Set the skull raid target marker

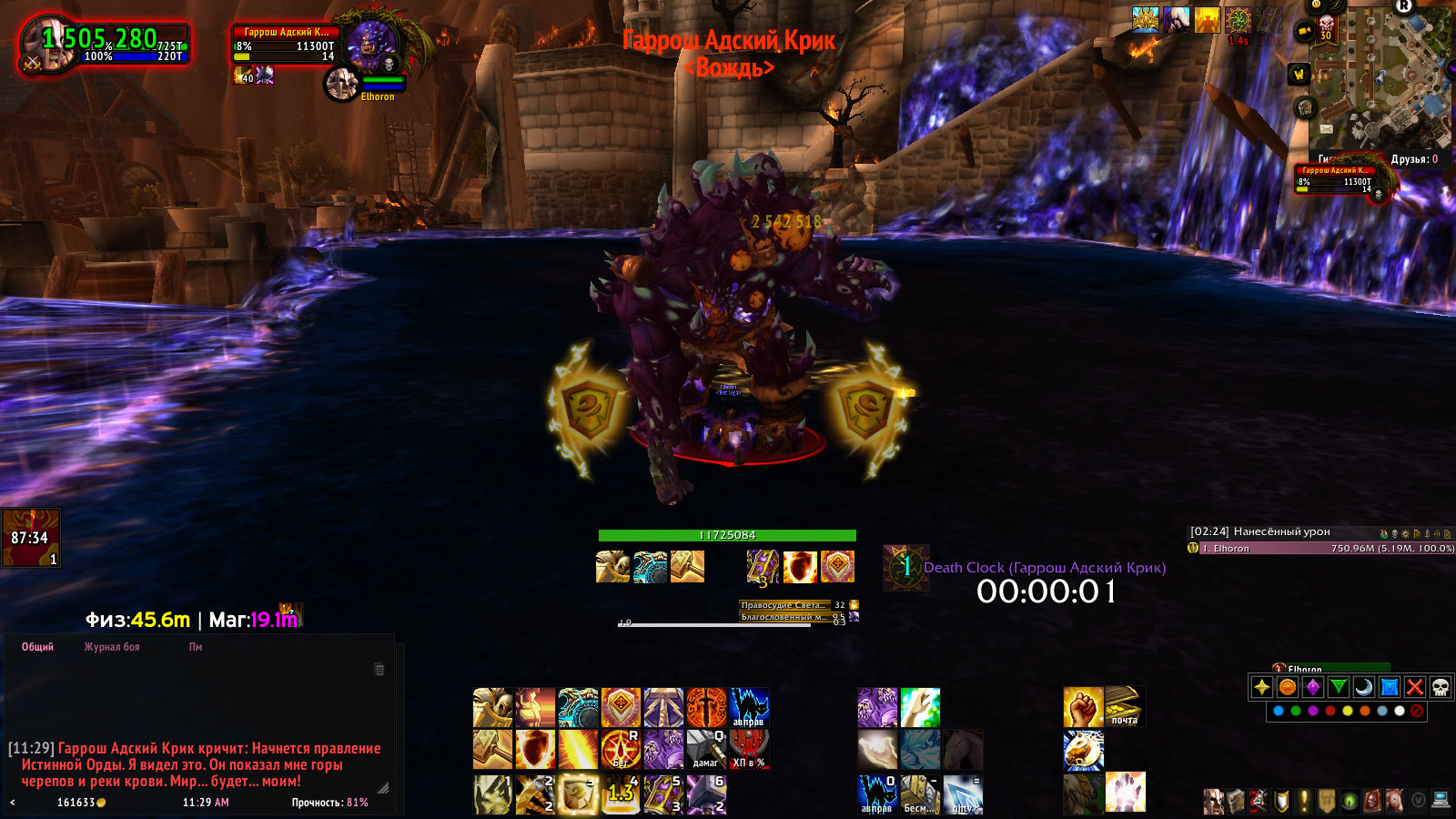tap(1440, 687)
